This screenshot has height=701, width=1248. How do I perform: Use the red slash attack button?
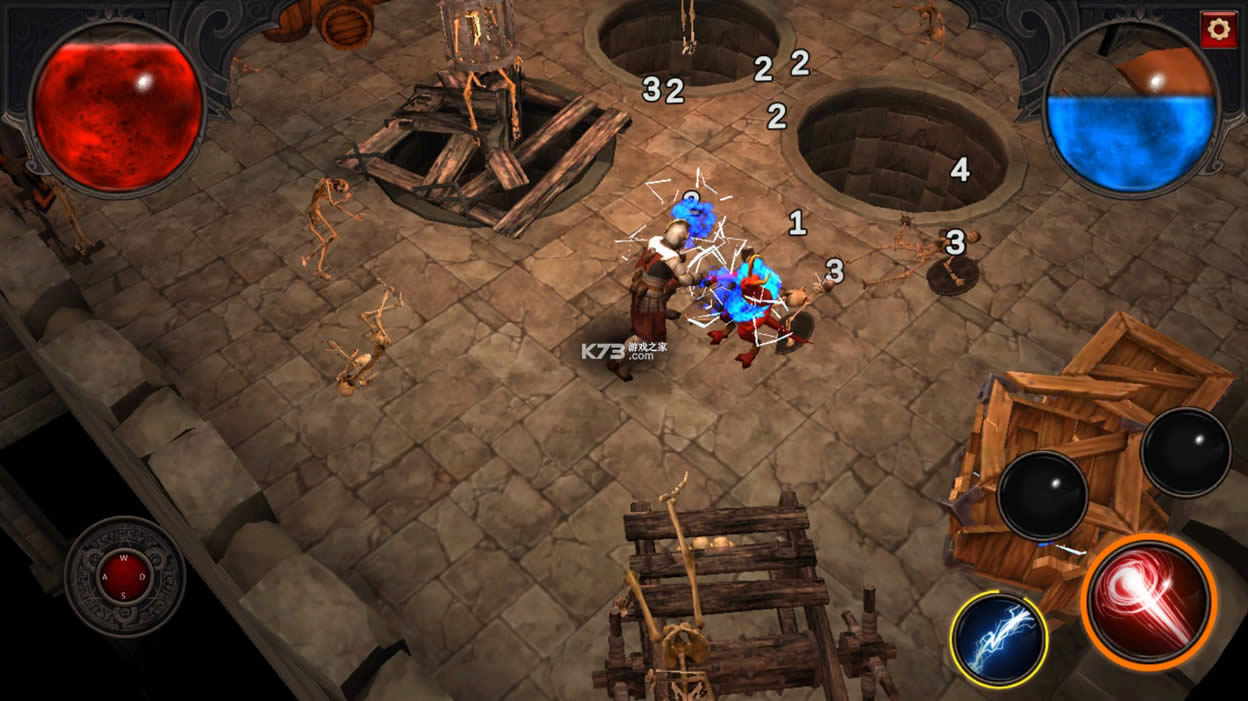point(1150,599)
